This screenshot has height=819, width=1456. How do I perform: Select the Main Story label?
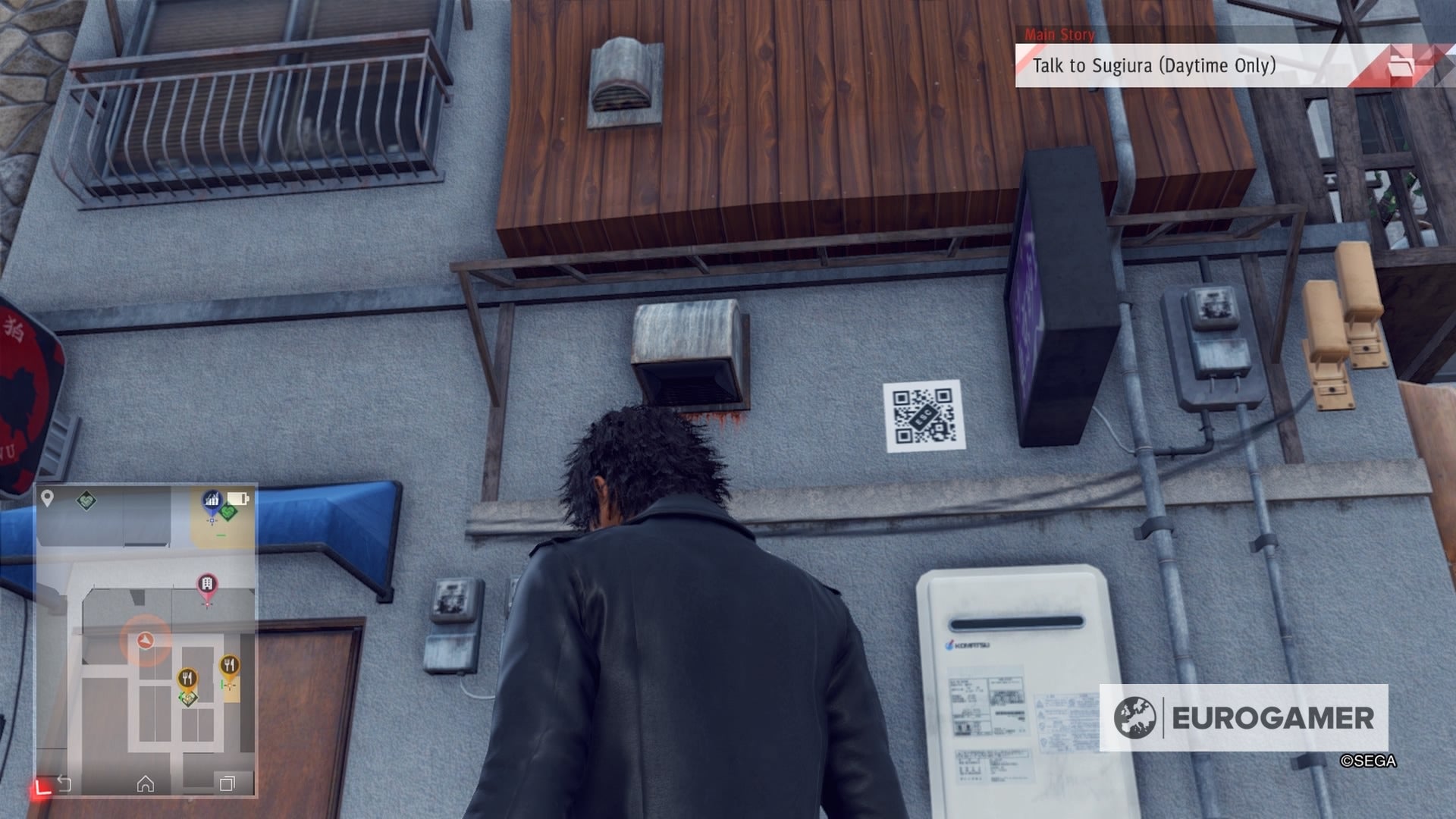1059,35
